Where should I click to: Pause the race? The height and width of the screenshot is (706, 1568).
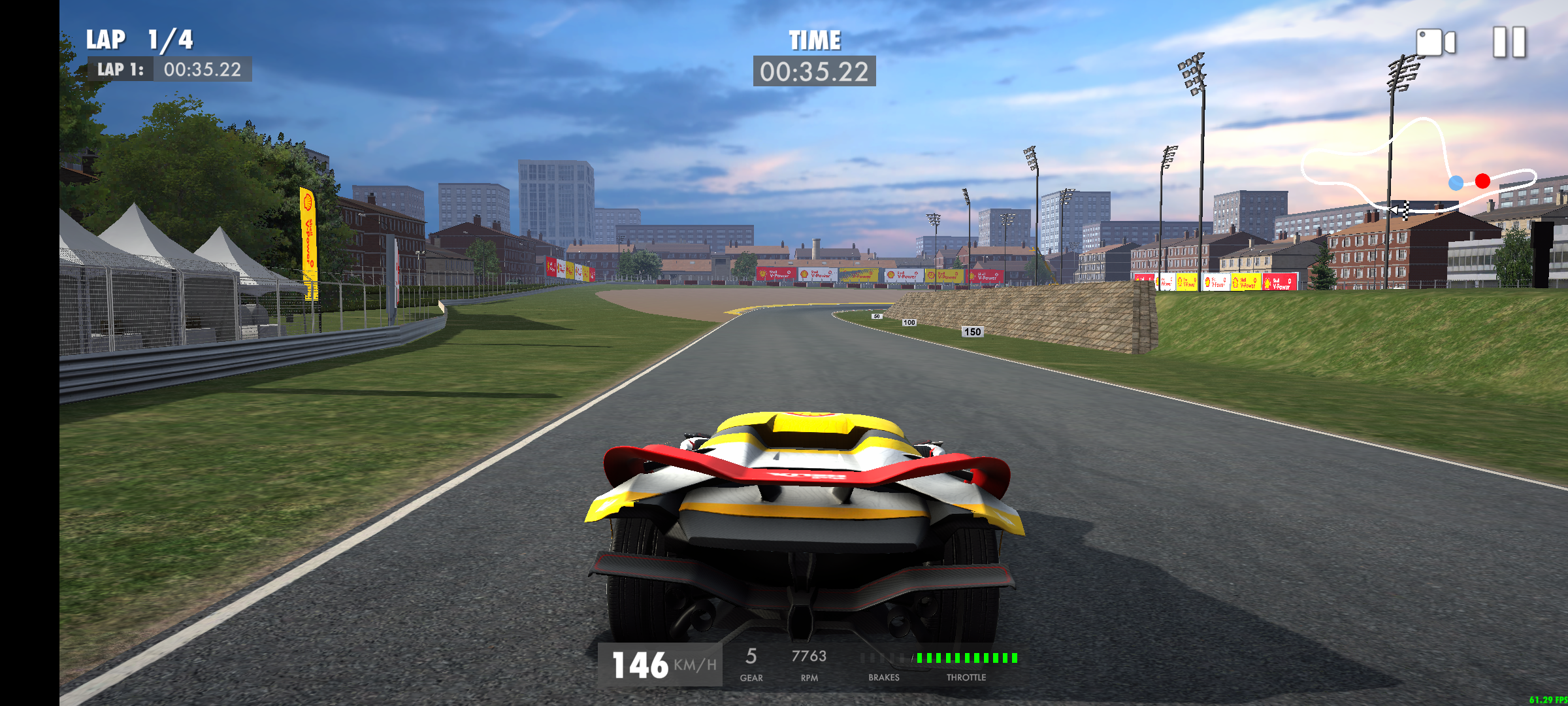[1509, 42]
